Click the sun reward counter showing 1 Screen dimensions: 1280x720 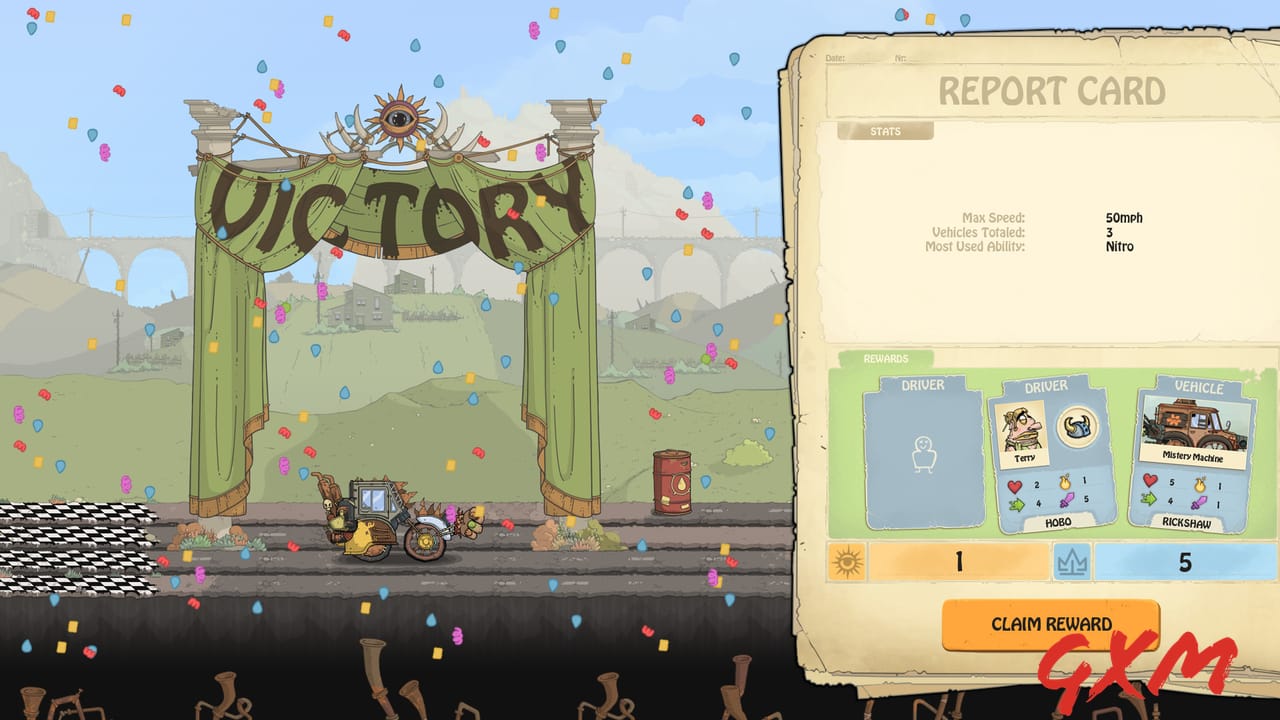click(x=960, y=562)
